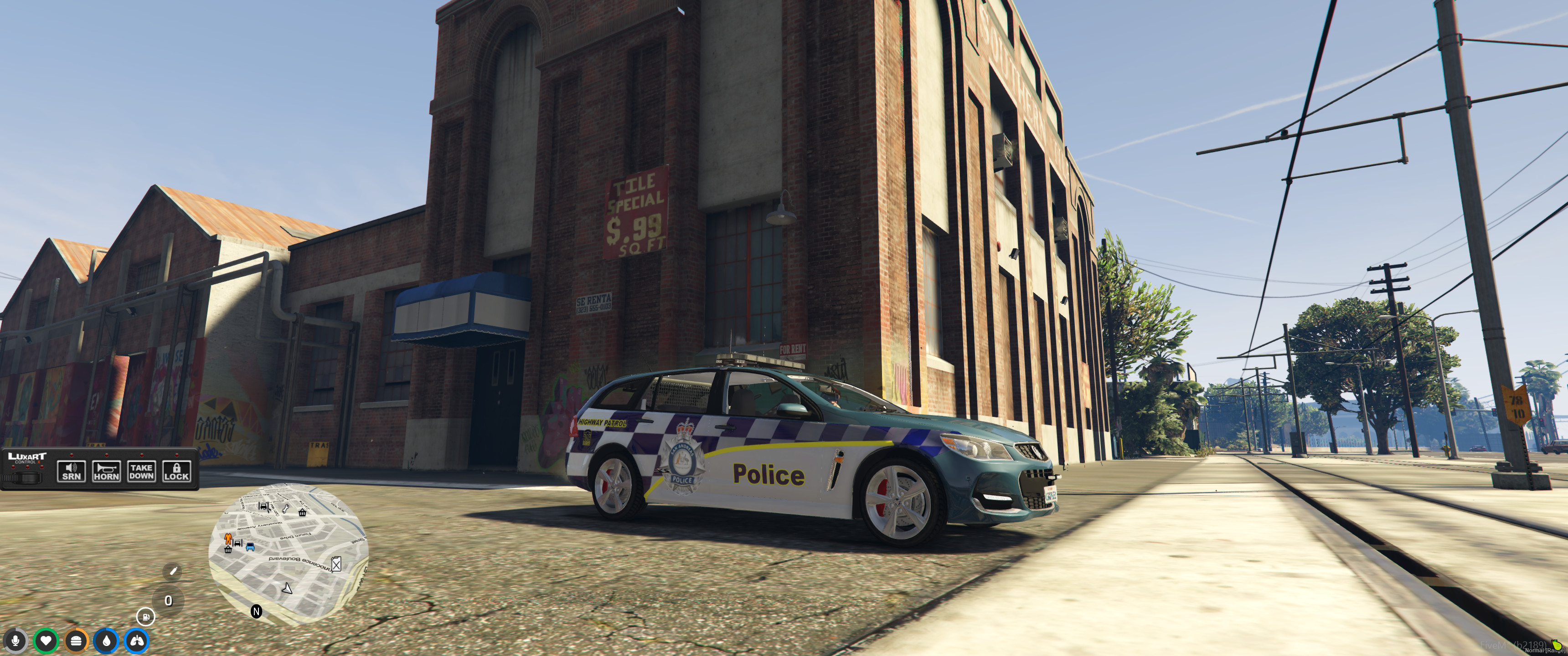Turn on the TAKE DOWN lights
This screenshot has height=656, width=1568.
click(141, 471)
